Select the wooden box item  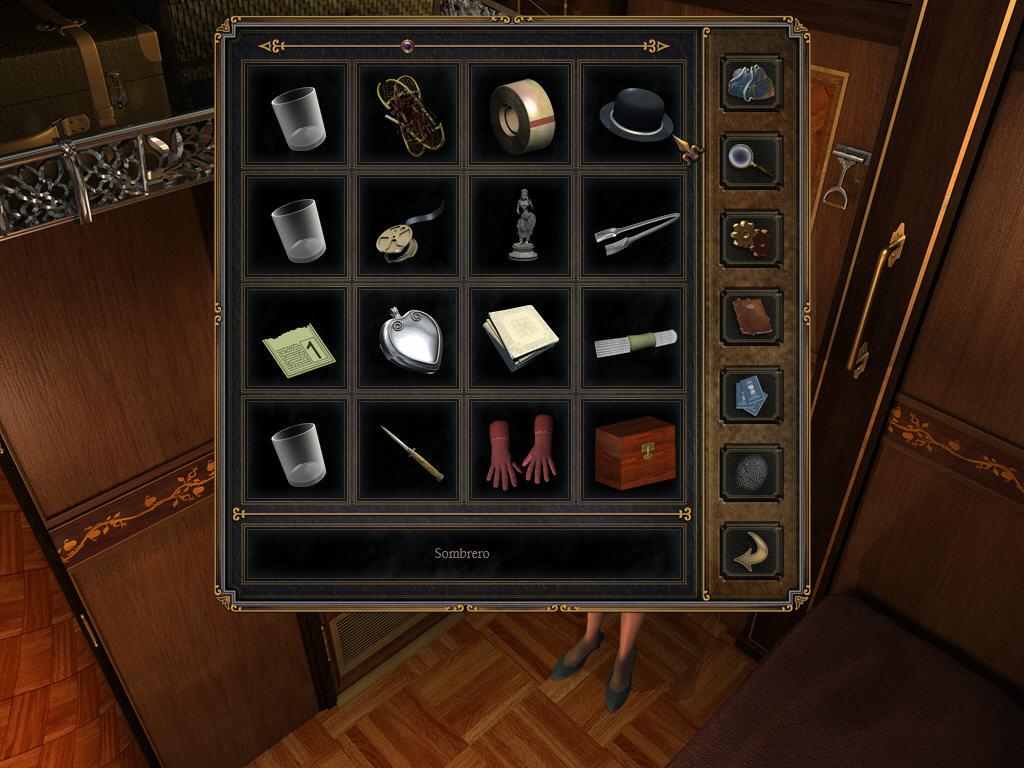pos(633,451)
